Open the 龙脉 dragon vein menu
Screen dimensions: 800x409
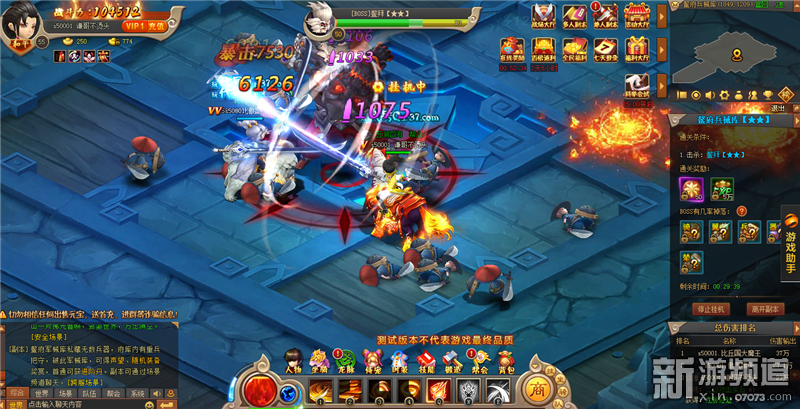pyautogui.click(x=346, y=362)
